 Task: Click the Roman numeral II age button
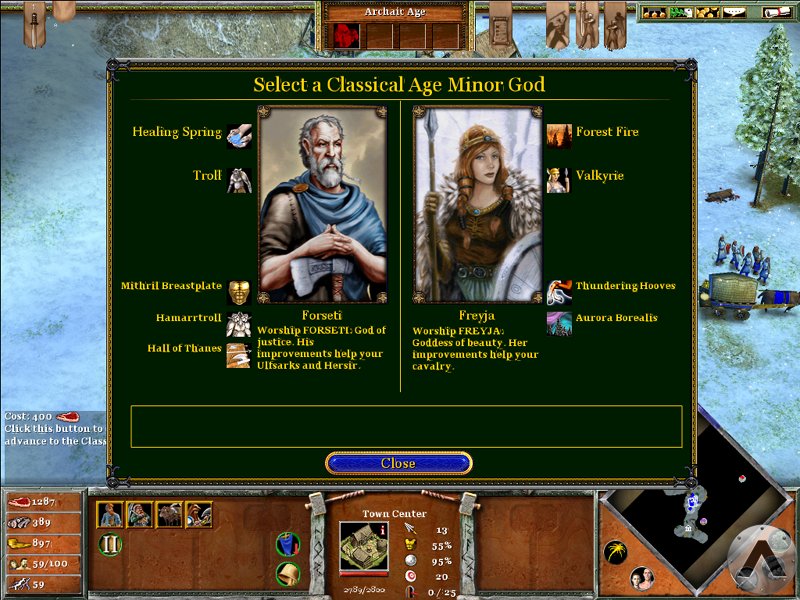[110, 545]
